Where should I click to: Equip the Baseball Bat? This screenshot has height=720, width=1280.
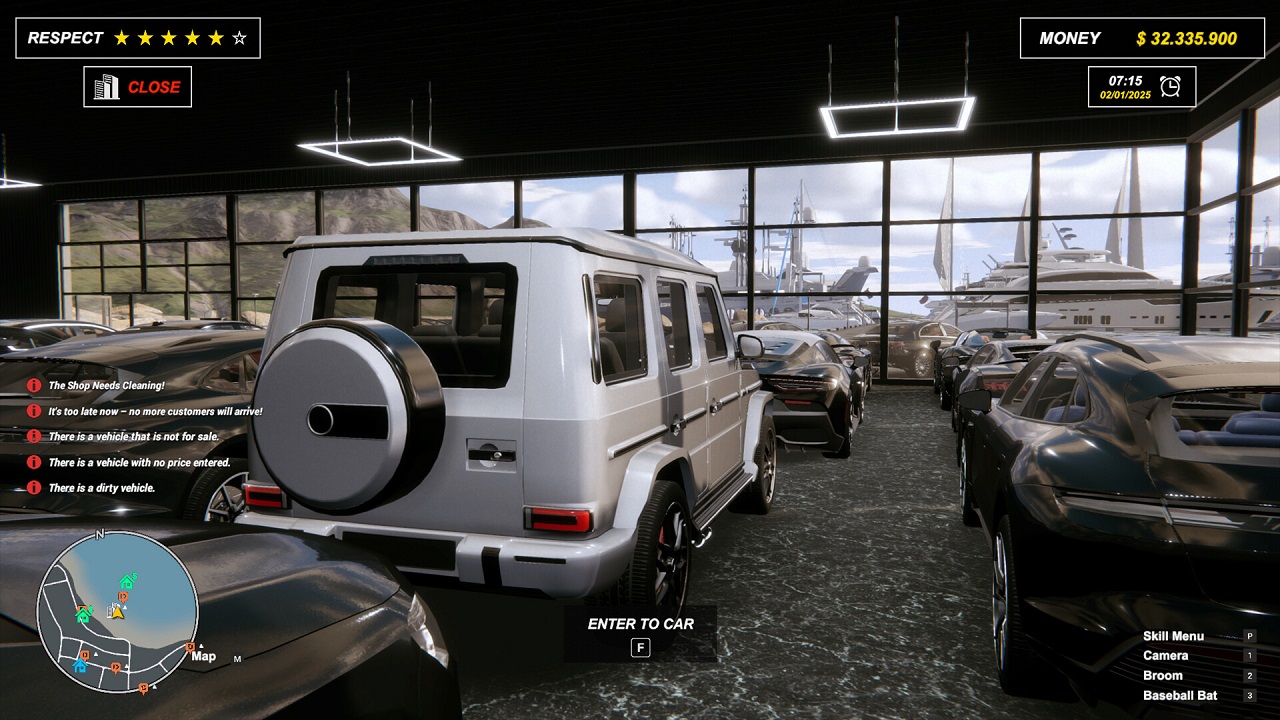pyautogui.click(x=1180, y=694)
